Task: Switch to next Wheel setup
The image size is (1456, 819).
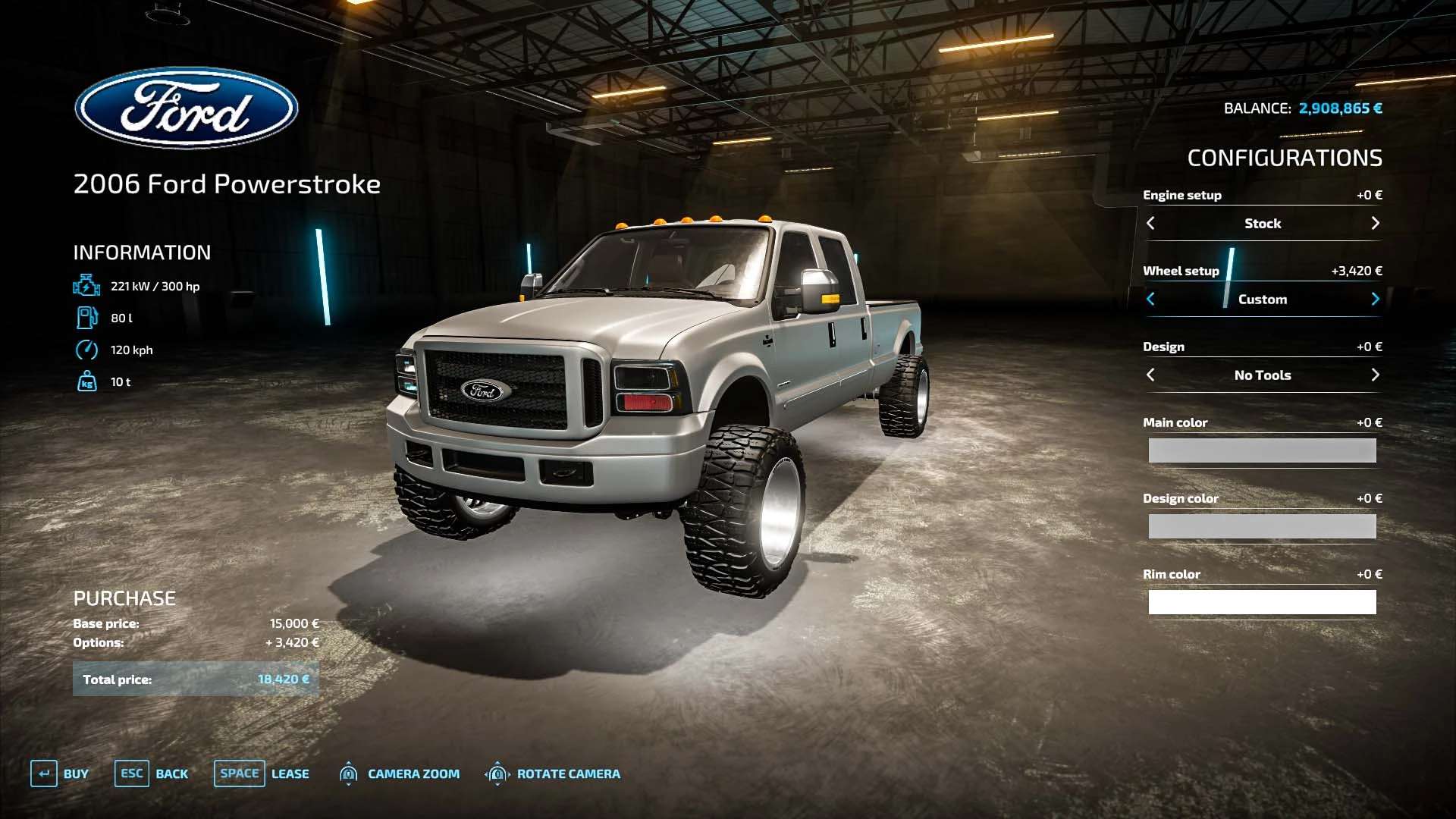Action: click(x=1375, y=300)
